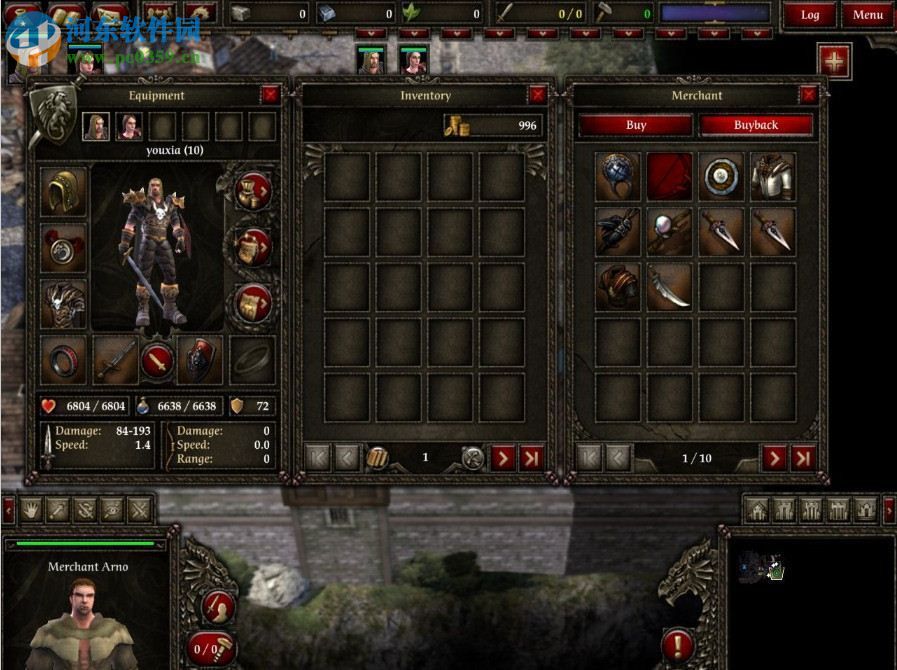Select the equipped shield slot
Screen dimensions: 897x670
click(x=200, y=360)
